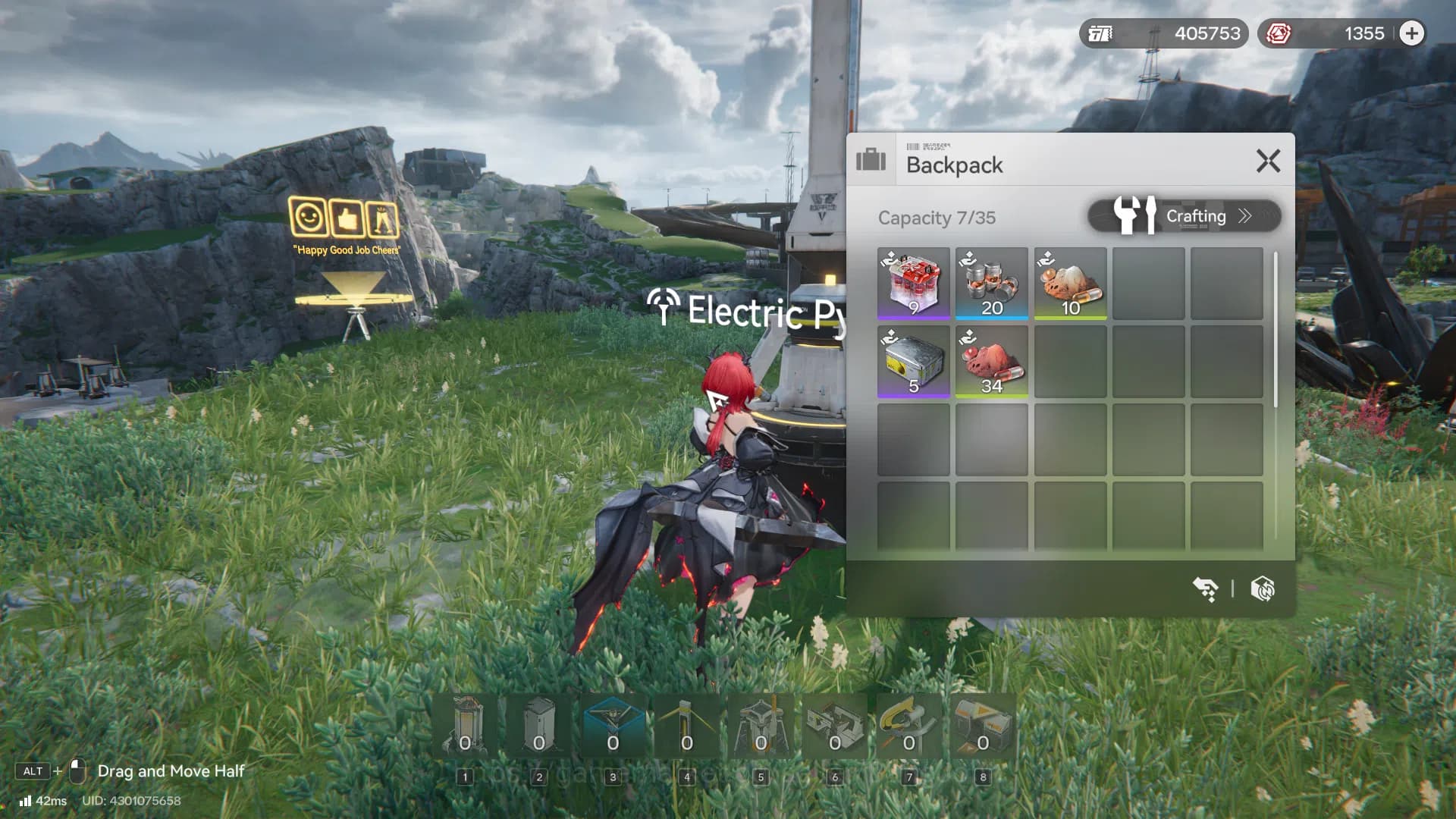Toggle selection of the highlighted hotbar slot 3
This screenshot has height=819, width=1456.
(613, 726)
